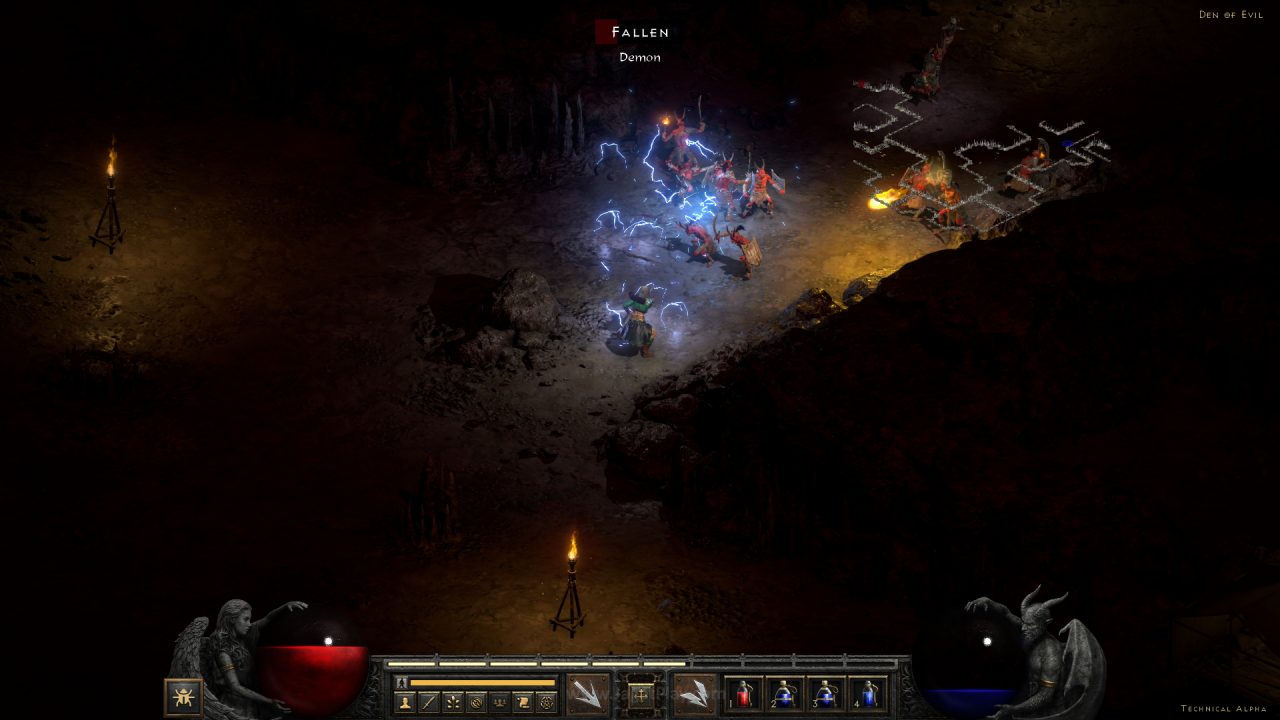The height and width of the screenshot is (720, 1280).
Task: Drink the mana potion in belt slot 2
Action: (784, 694)
